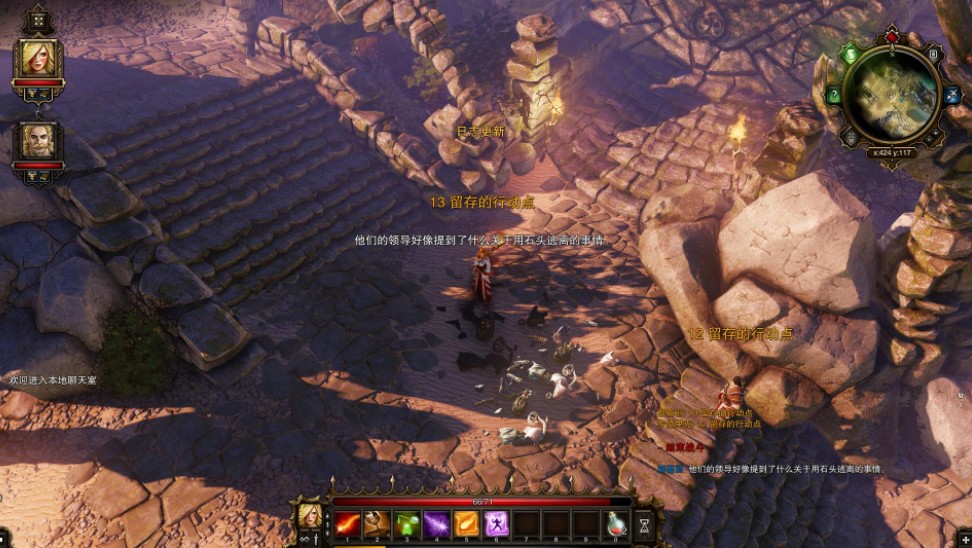Cast the green poison skill in slot 3
972x548 pixels.
(x=407, y=522)
